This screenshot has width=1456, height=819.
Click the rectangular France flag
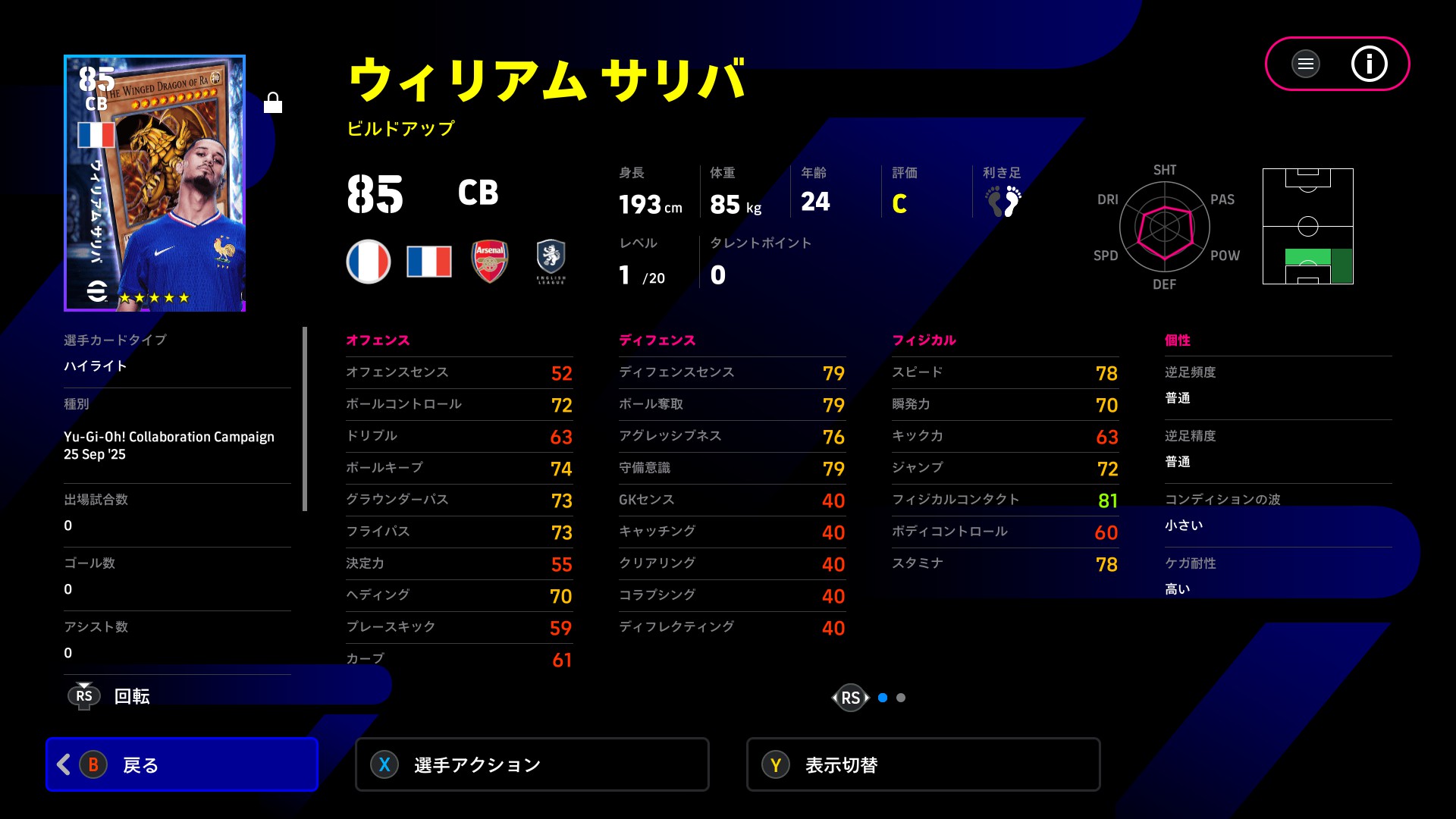pyautogui.click(x=429, y=261)
